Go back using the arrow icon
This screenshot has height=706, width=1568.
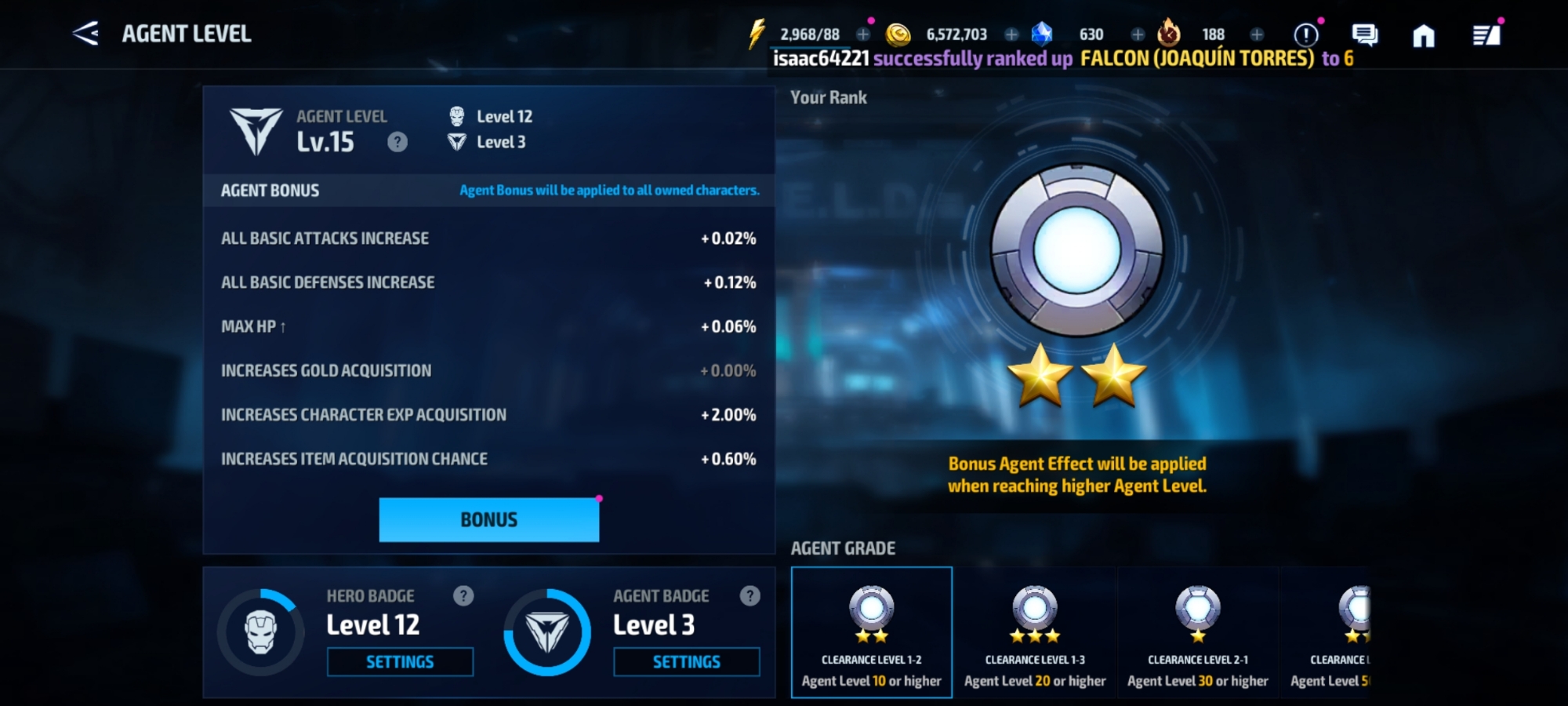coord(85,34)
